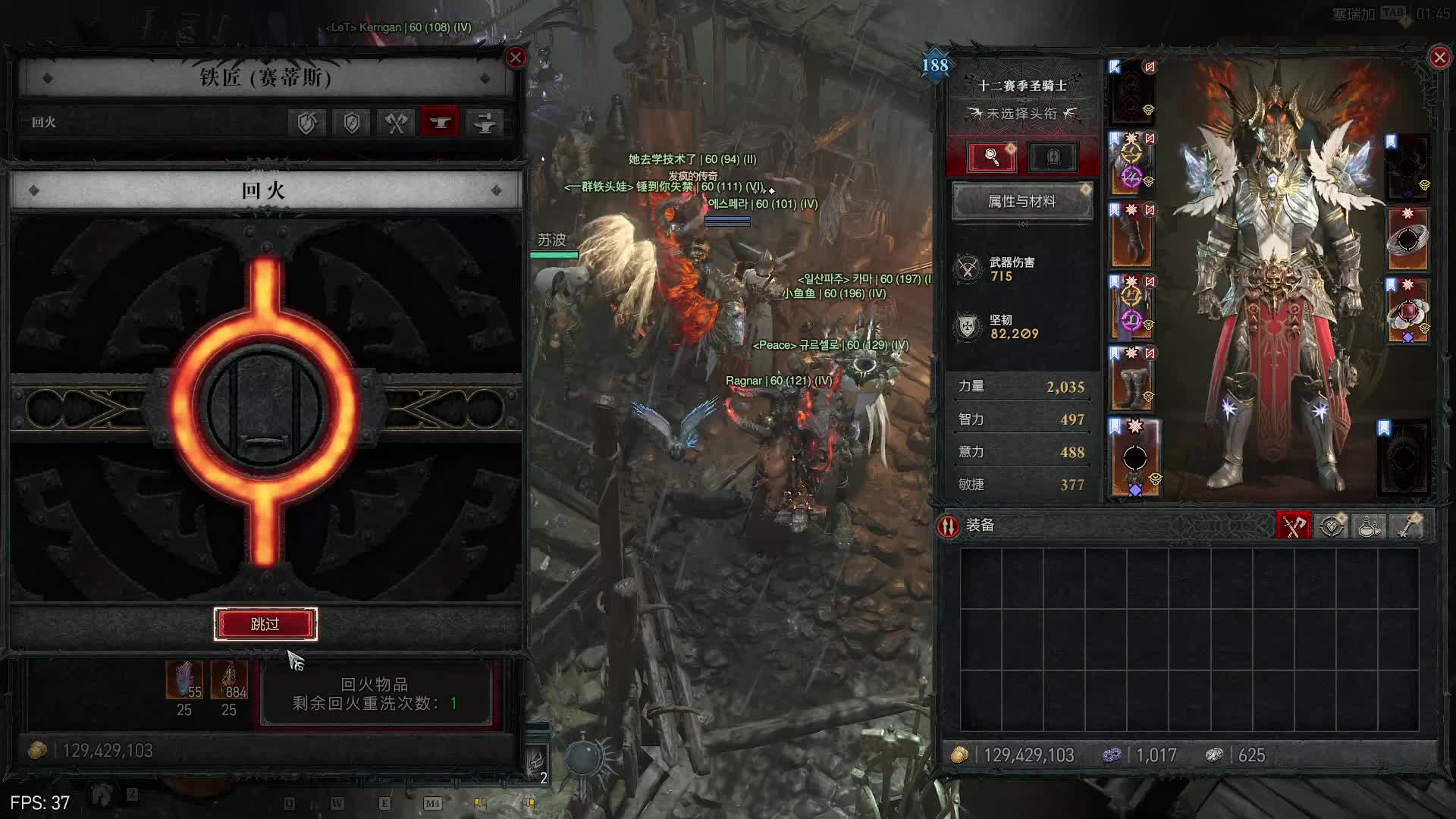The width and height of the screenshot is (1456, 819).
Task: Click the wardrobe button beside the magnifier
Action: 1053,157
